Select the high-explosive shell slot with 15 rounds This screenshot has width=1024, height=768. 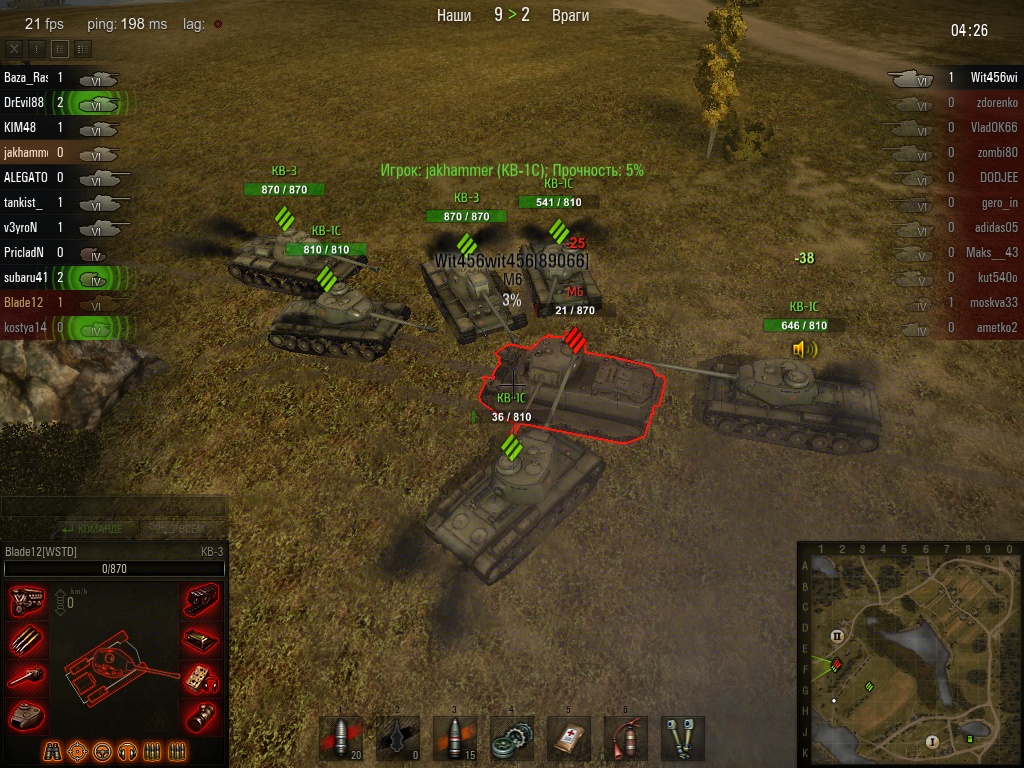[454, 739]
